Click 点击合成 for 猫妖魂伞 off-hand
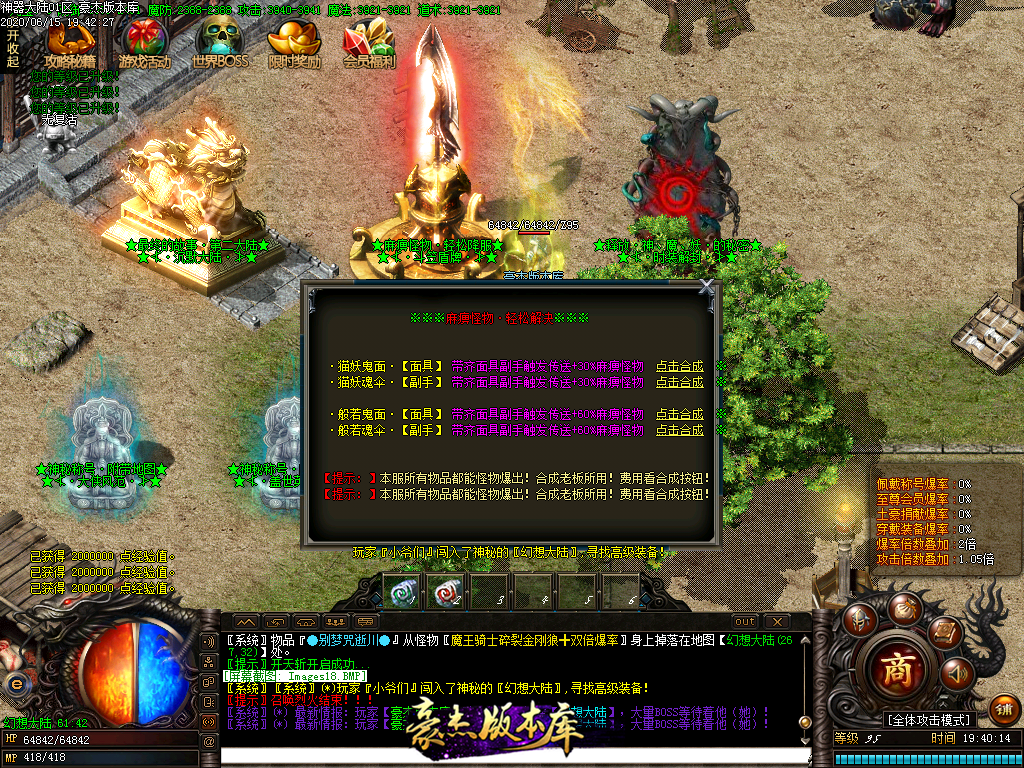 pos(679,382)
